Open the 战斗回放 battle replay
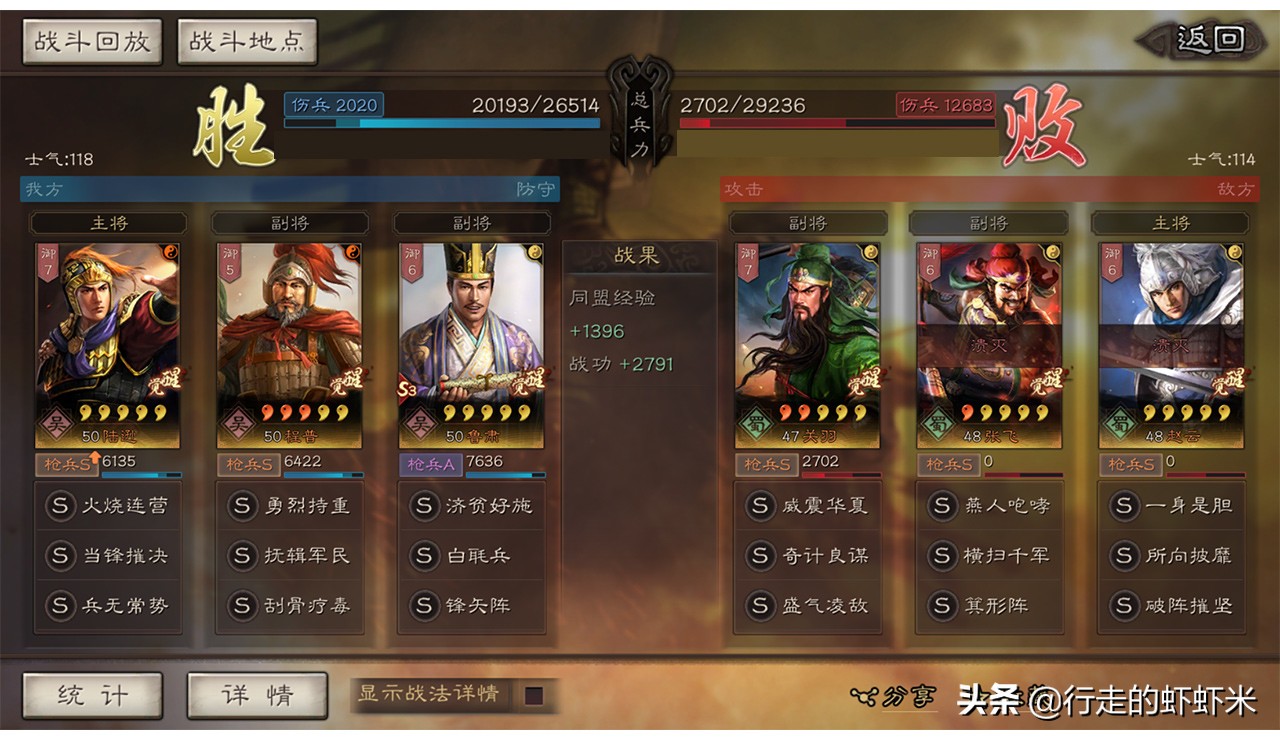The image size is (1280, 740). tap(91, 40)
